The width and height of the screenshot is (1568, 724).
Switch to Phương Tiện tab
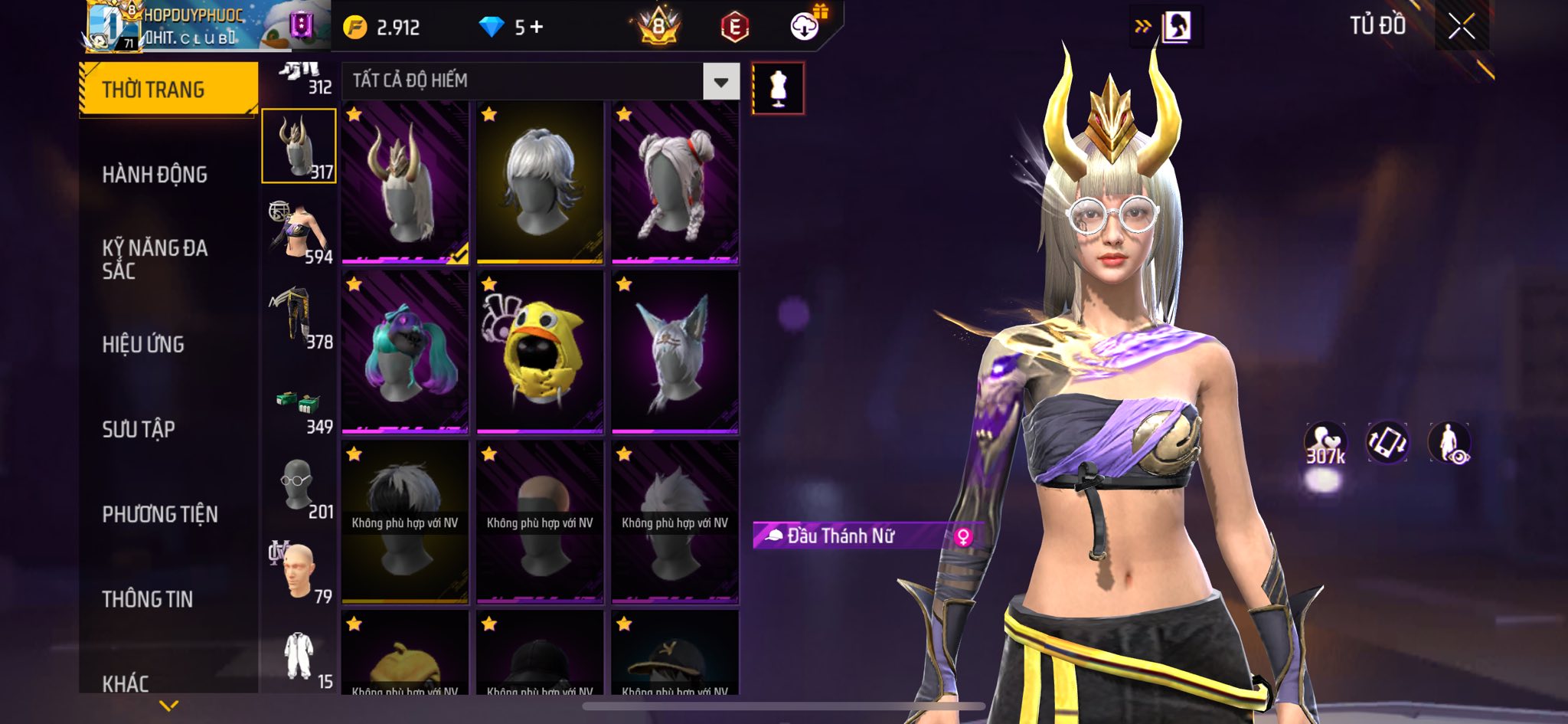(160, 514)
